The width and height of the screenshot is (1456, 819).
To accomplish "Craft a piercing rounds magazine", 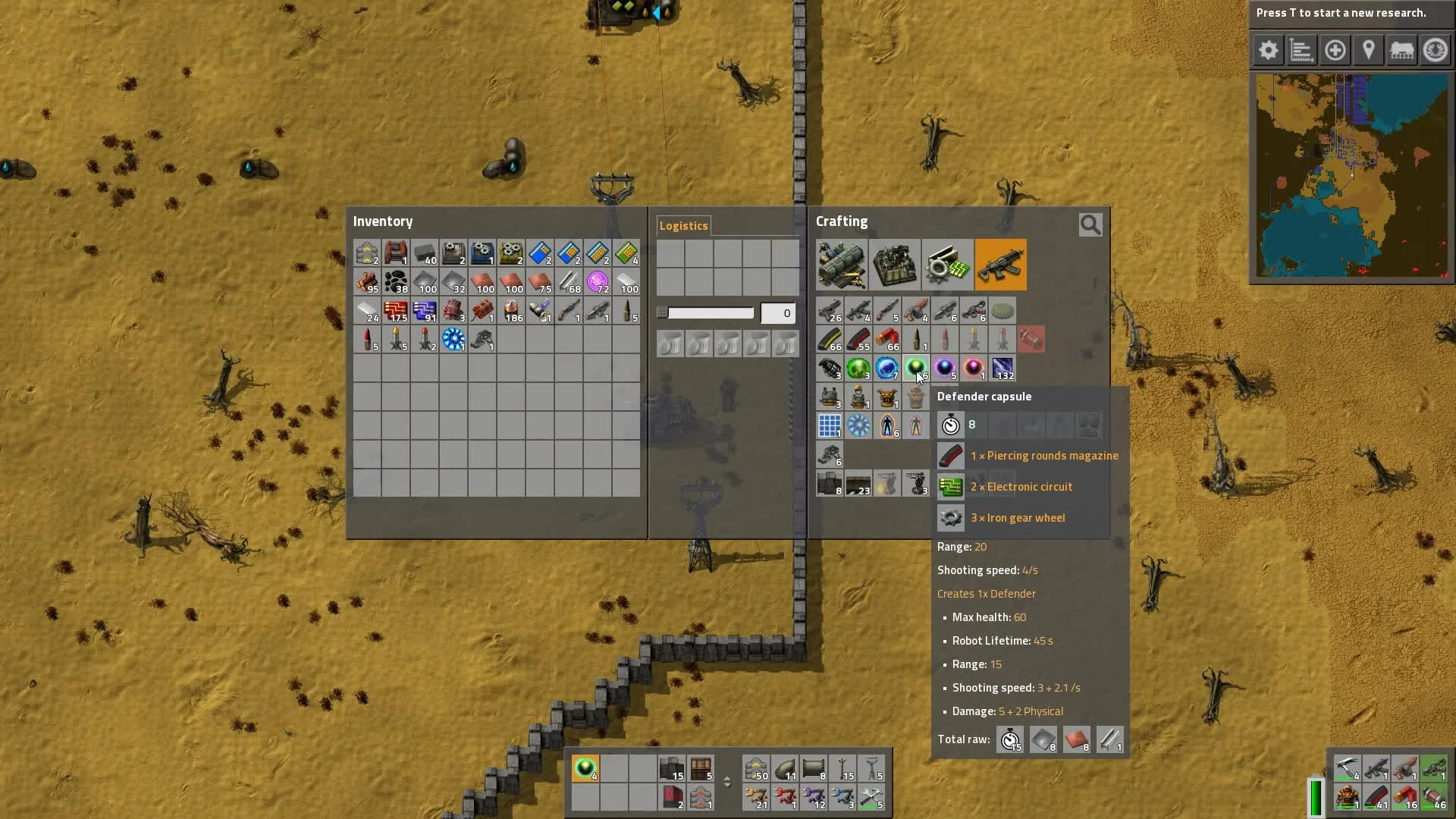I will (859, 340).
